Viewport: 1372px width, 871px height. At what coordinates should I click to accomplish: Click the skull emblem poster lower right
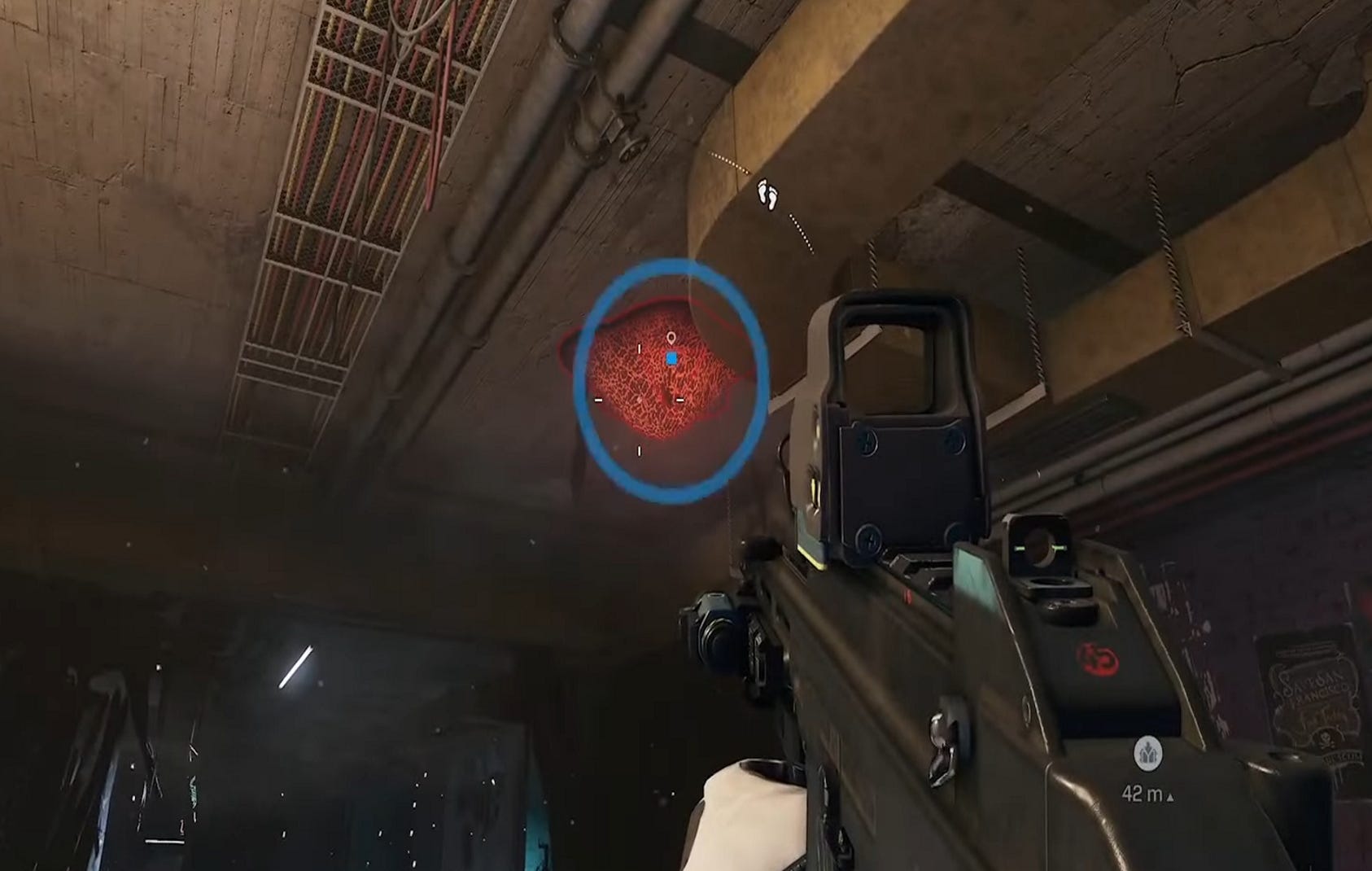tap(1325, 741)
